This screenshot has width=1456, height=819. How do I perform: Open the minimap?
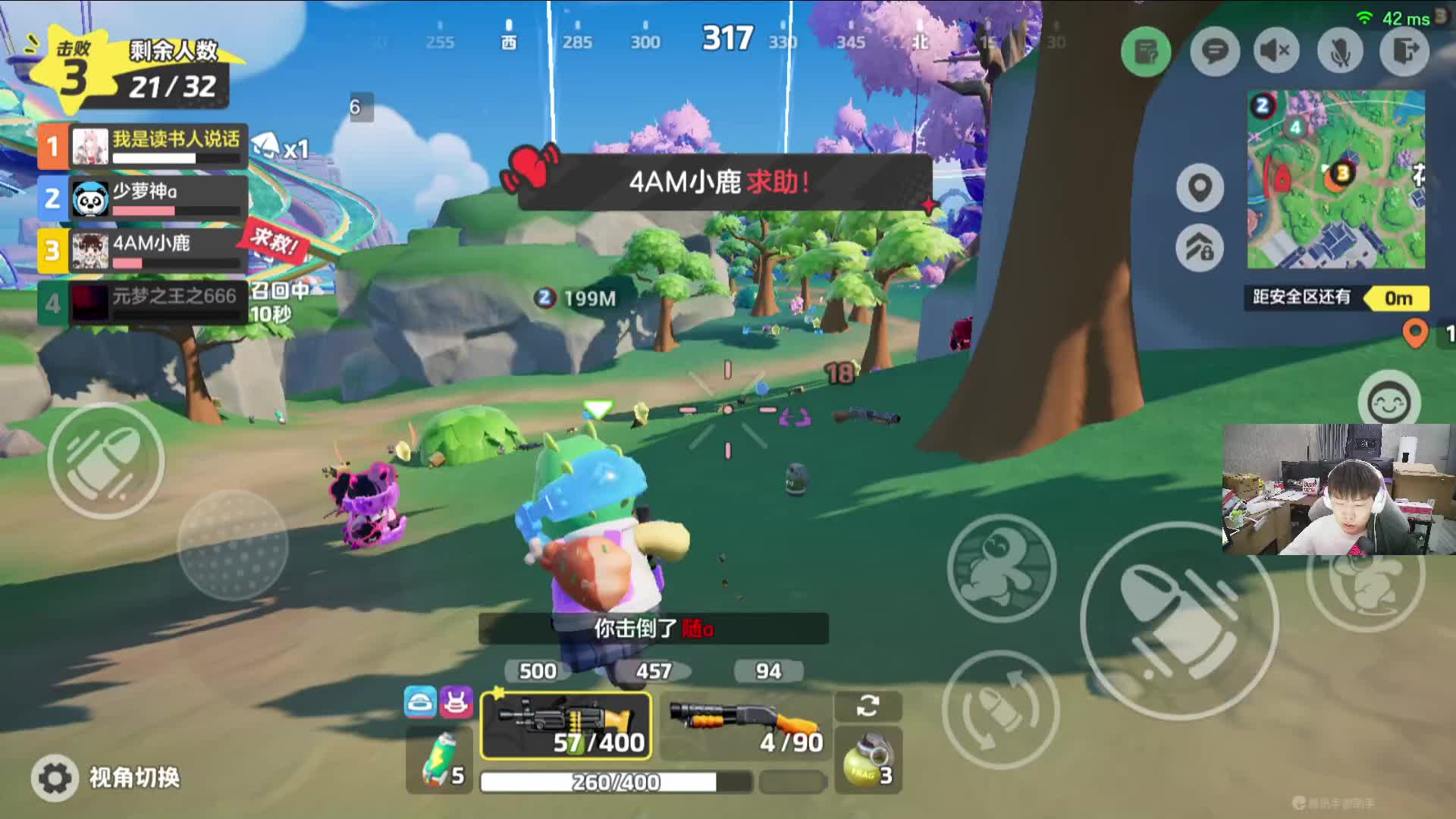pos(1335,180)
